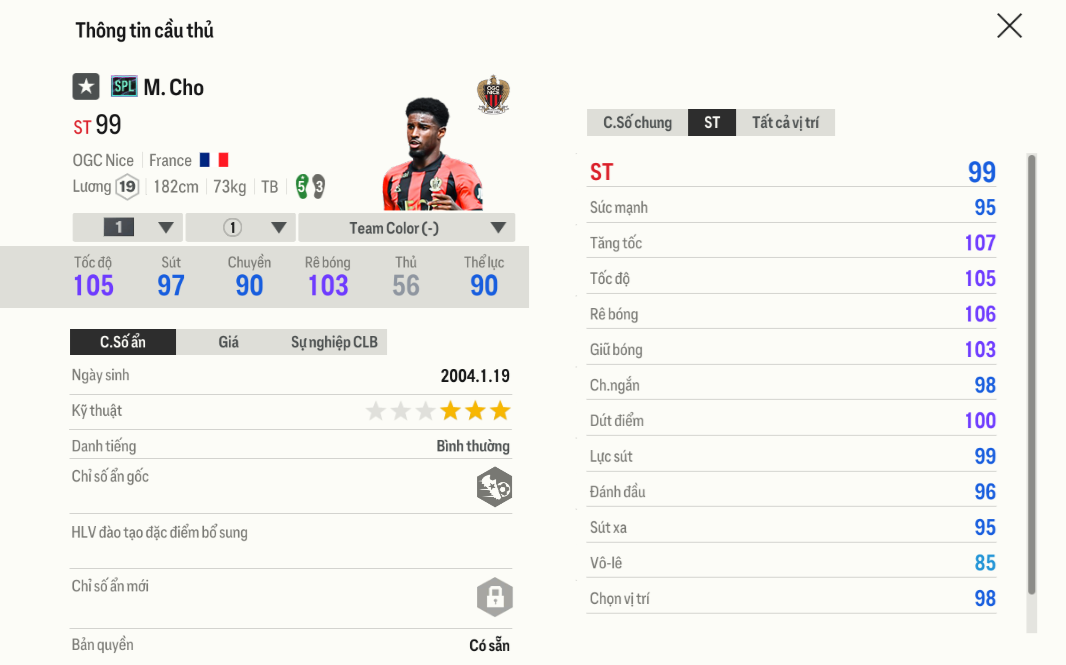Open the Sự nghiệp CLB tab
Image resolution: width=1066 pixels, height=665 pixels.
pos(334,342)
